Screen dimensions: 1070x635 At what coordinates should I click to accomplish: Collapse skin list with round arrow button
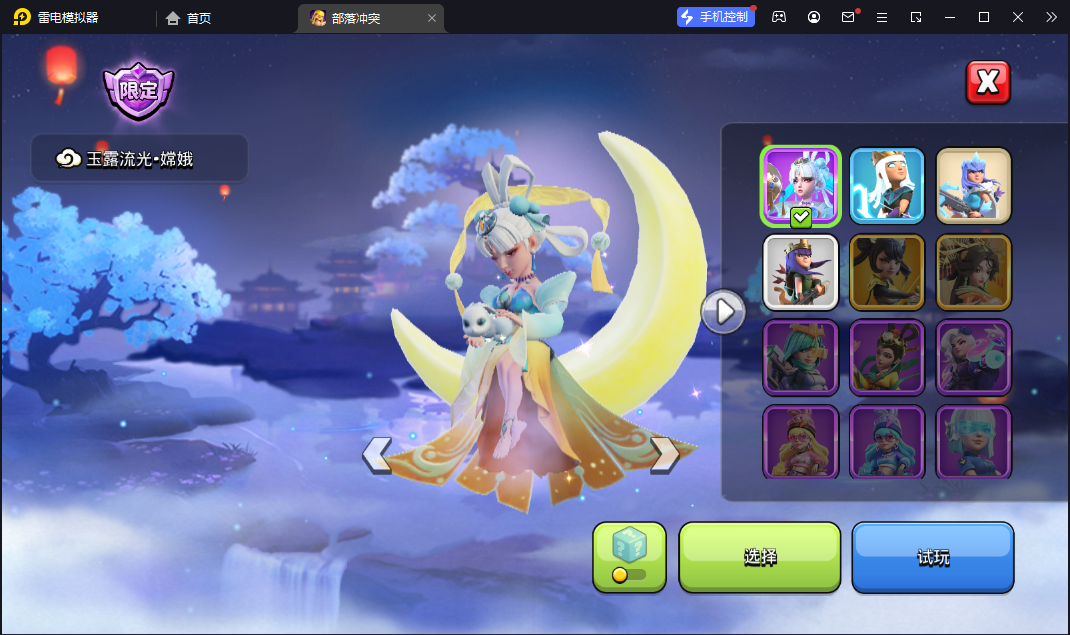[x=723, y=312]
